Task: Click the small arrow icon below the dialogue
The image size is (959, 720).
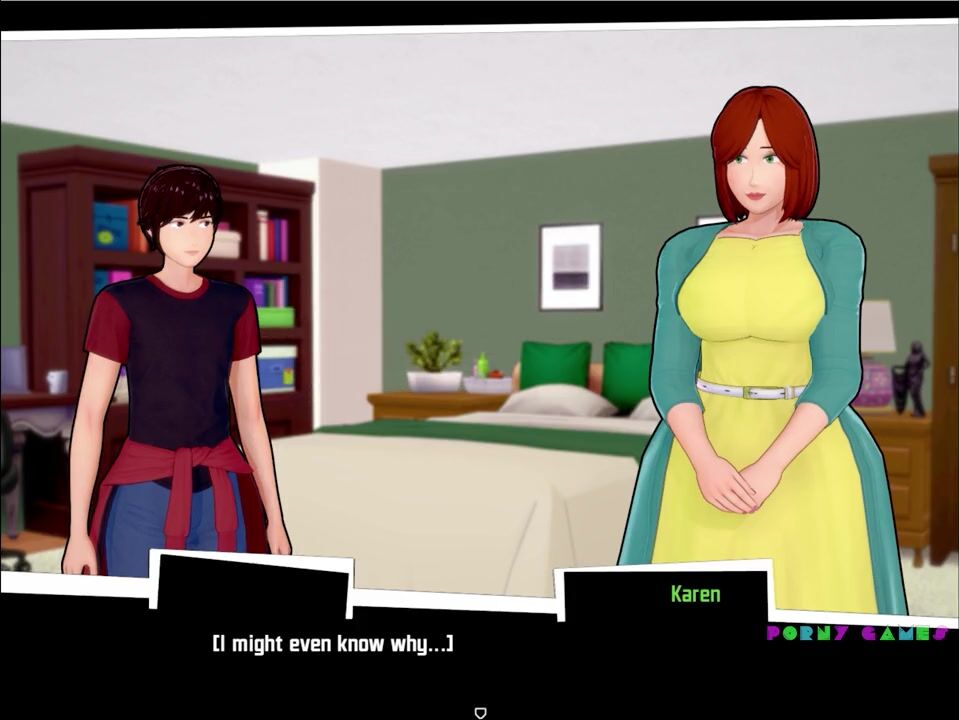Action: click(x=480, y=712)
